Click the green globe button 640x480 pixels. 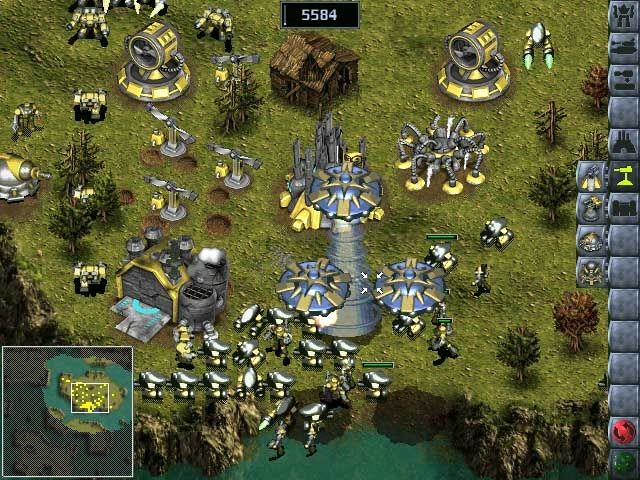click(624, 463)
